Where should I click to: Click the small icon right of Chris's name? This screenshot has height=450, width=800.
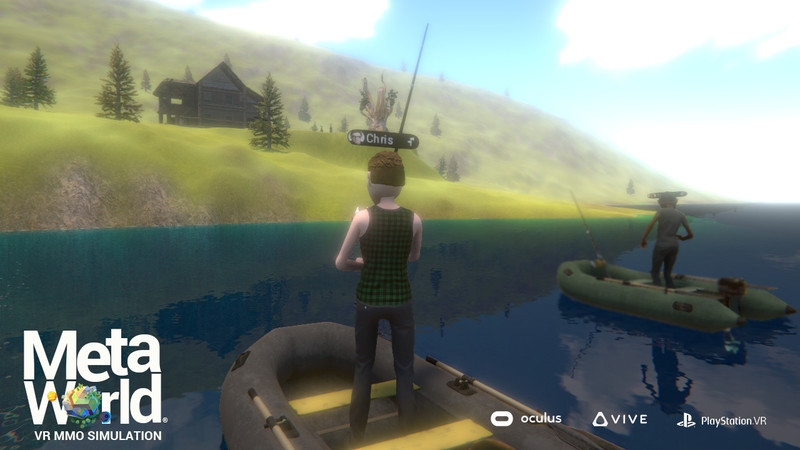tap(409, 142)
